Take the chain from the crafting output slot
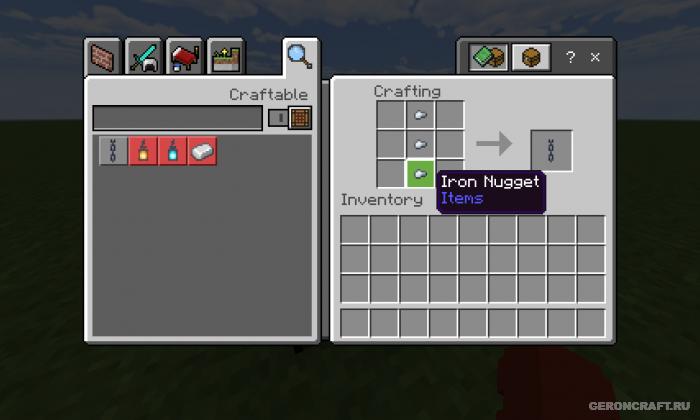The height and width of the screenshot is (420, 700). click(551, 151)
